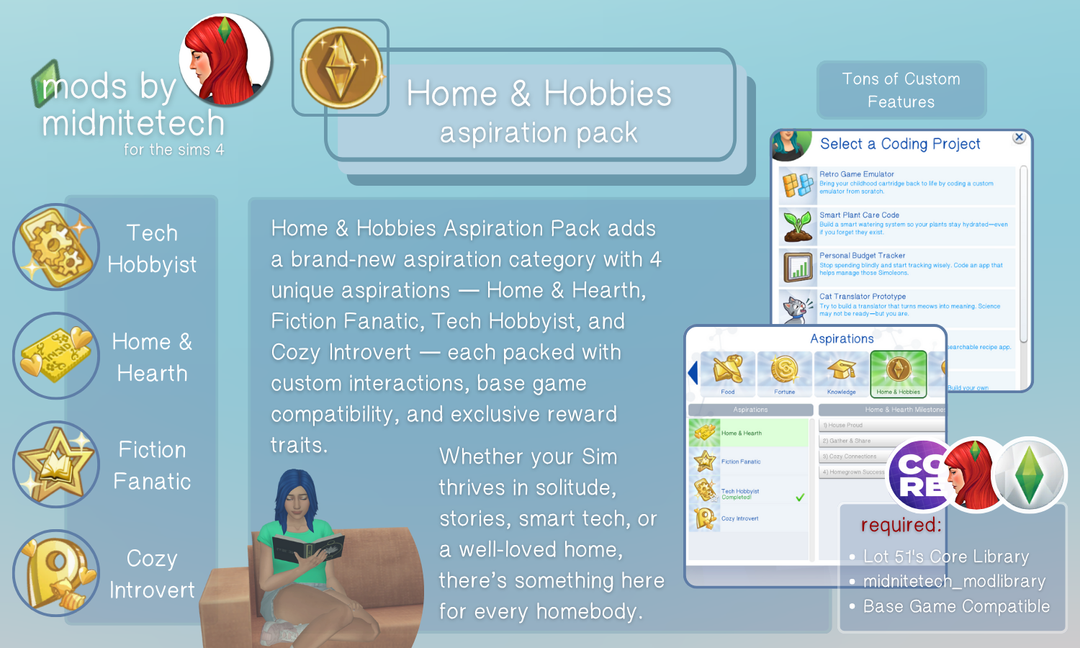Click the blue left arrow in Aspirations
The width and height of the screenshot is (1080, 648).
pos(692,374)
